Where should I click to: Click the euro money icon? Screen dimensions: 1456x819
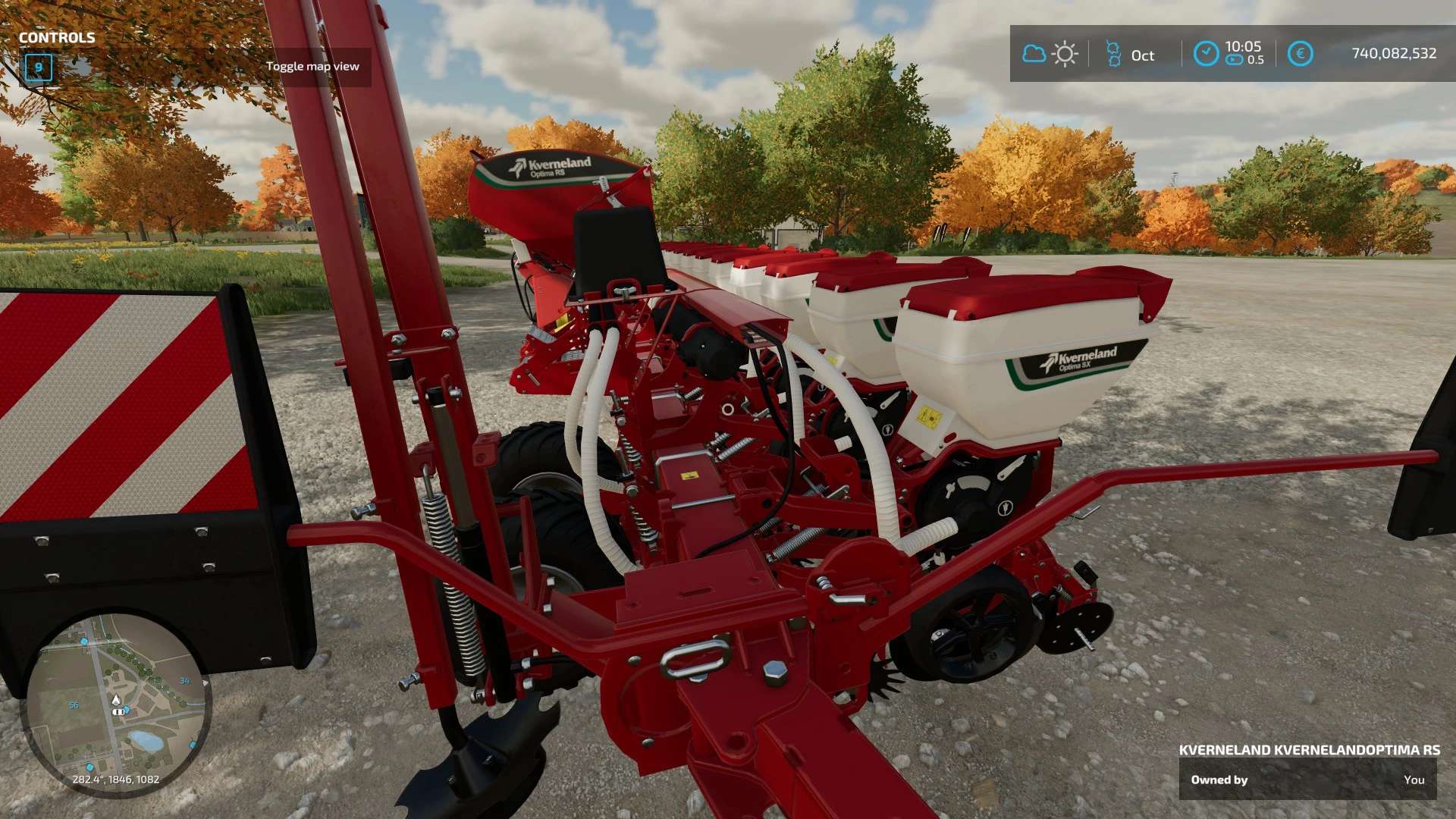(1300, 54)
